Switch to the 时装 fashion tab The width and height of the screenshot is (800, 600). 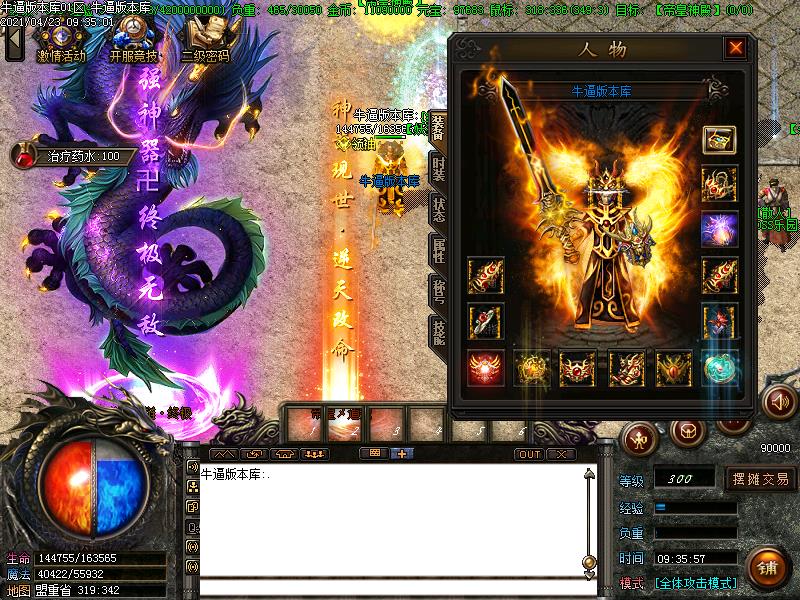(x=438, y=168)
